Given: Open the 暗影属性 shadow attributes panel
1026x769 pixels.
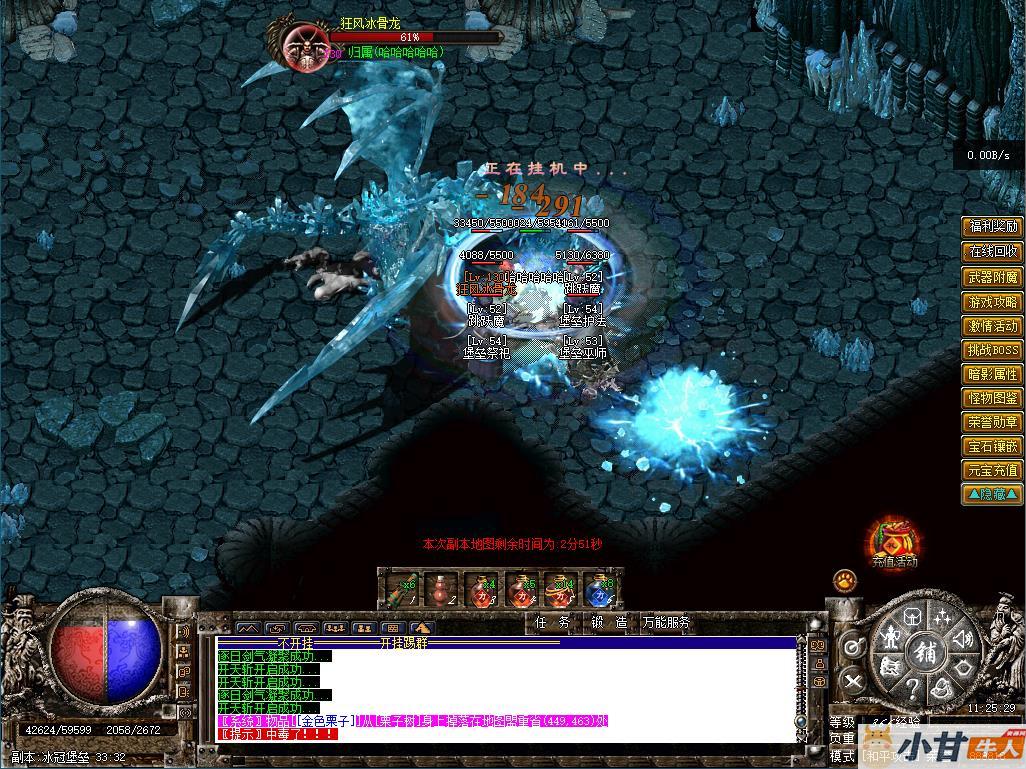Looking at the screenshot, I should [992, 374].
